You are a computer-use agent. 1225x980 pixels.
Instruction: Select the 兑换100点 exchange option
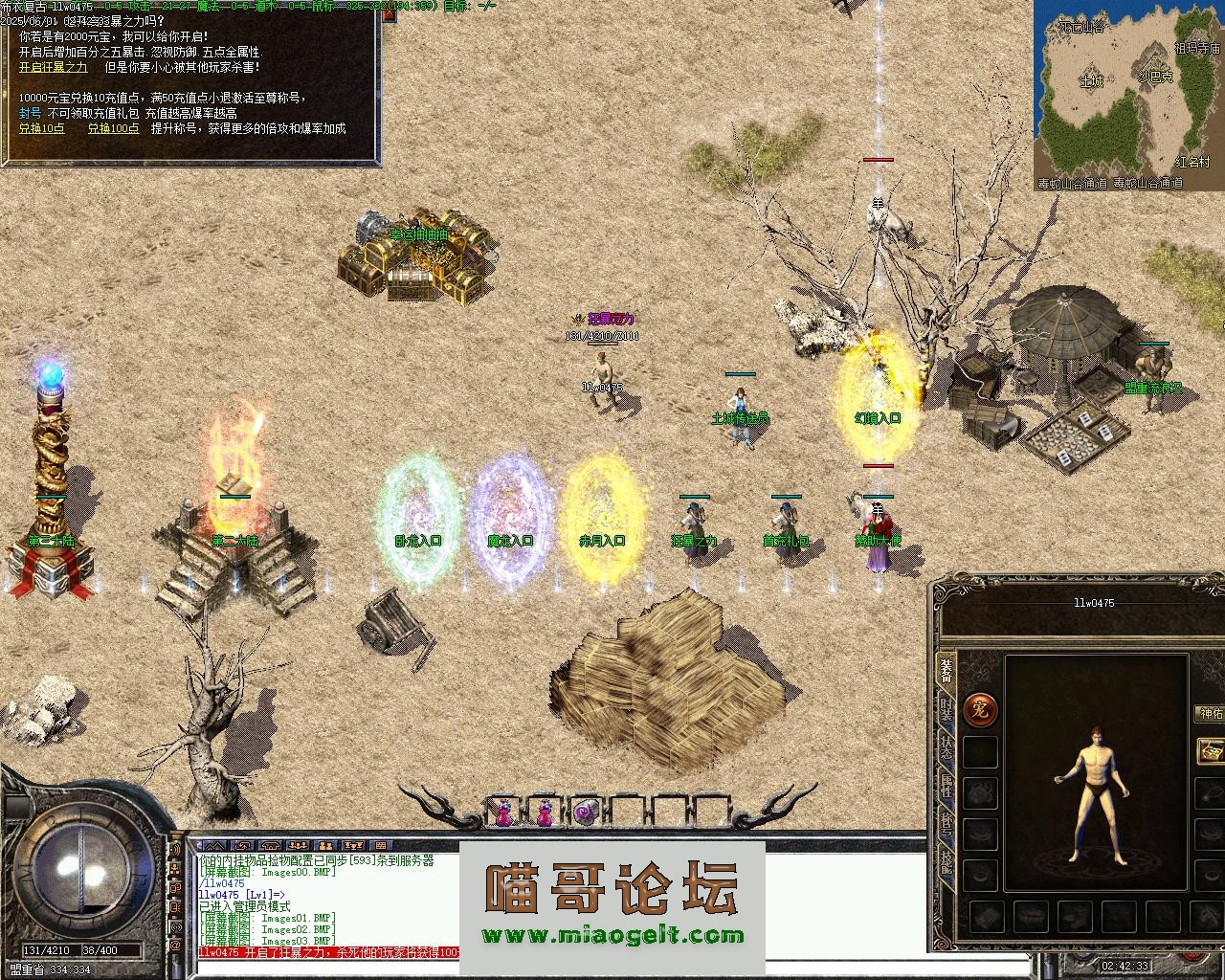pos(114,128)
